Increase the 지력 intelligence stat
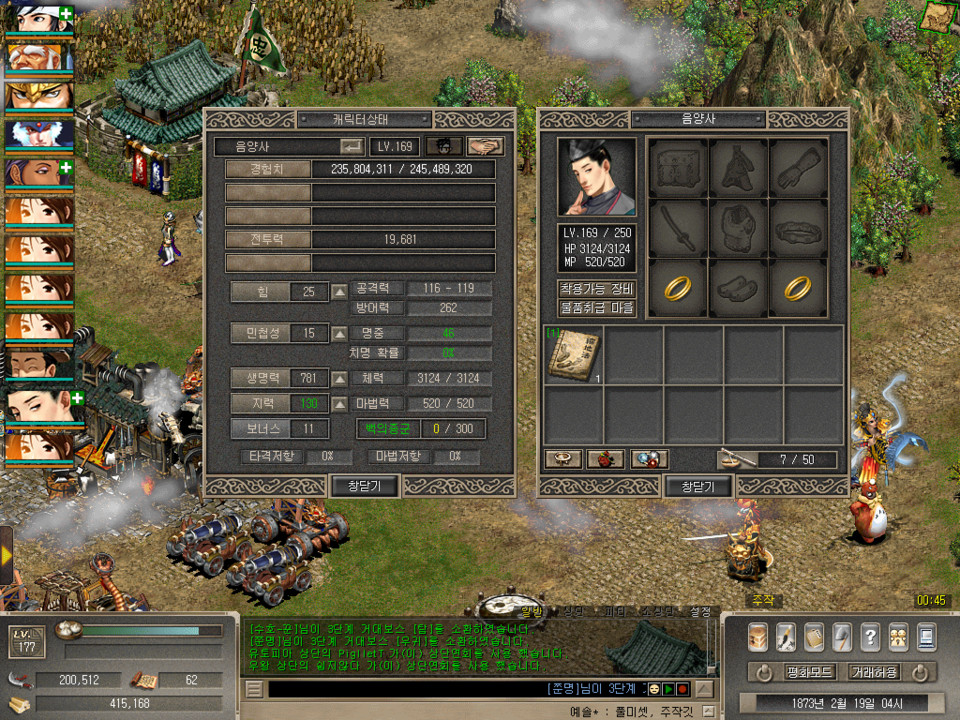 pyautogui.click(x=340, y=403)
